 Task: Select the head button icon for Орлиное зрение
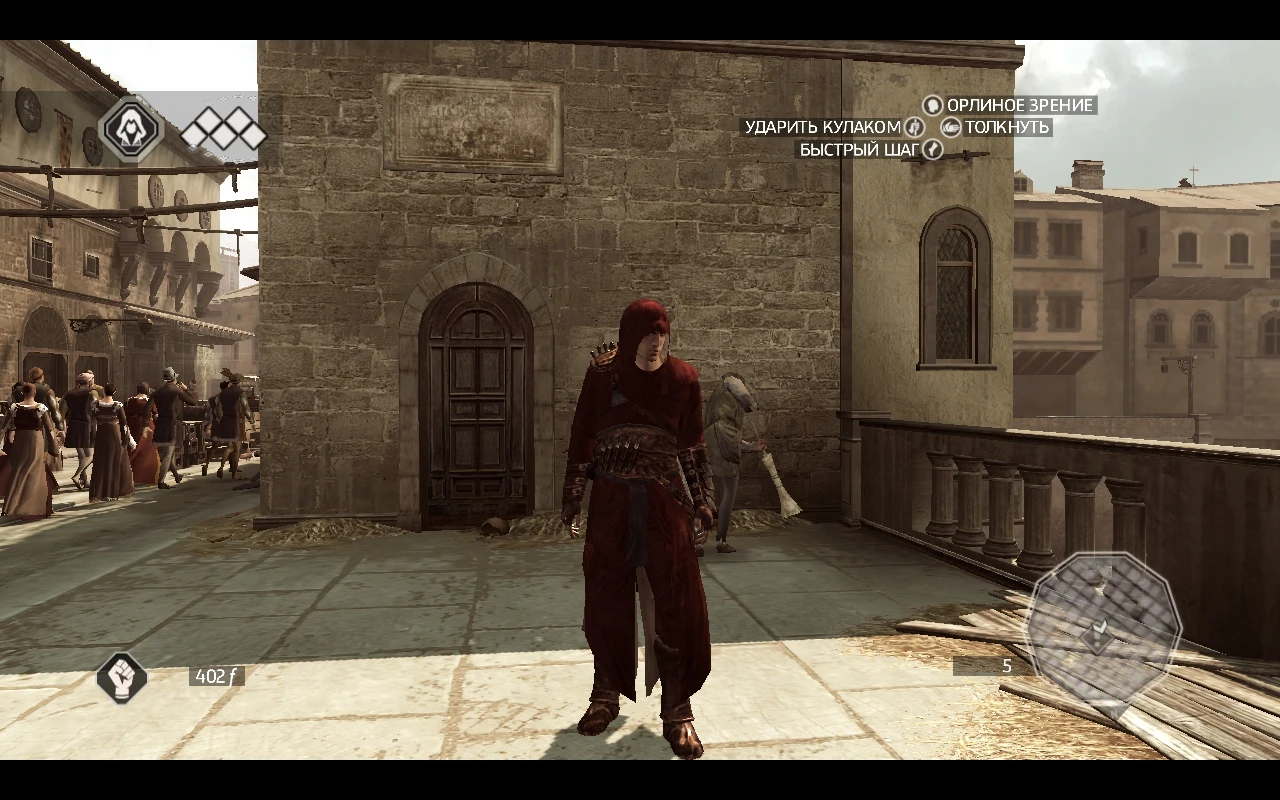[932, 105]
